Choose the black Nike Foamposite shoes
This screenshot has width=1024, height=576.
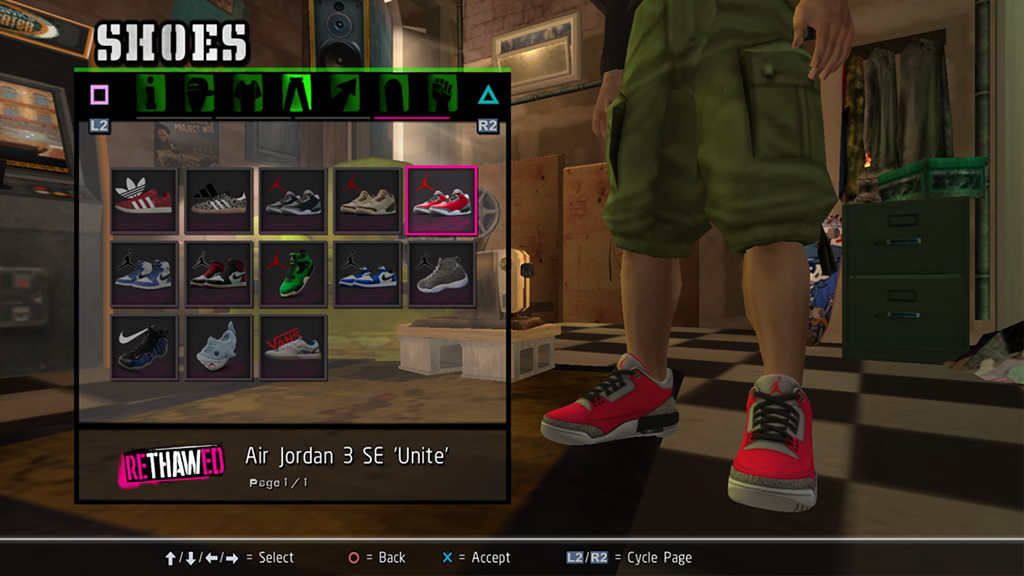145,347
